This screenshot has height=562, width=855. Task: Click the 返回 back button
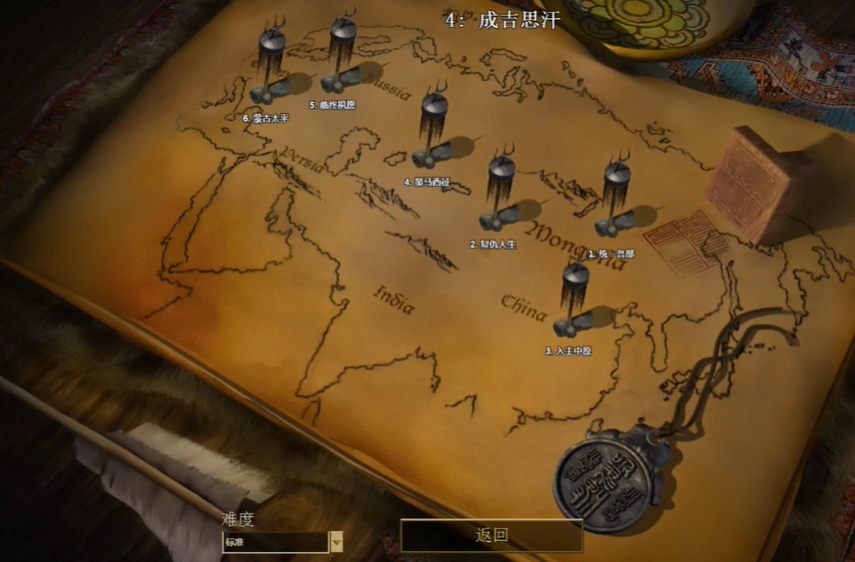tap(492, 536)
